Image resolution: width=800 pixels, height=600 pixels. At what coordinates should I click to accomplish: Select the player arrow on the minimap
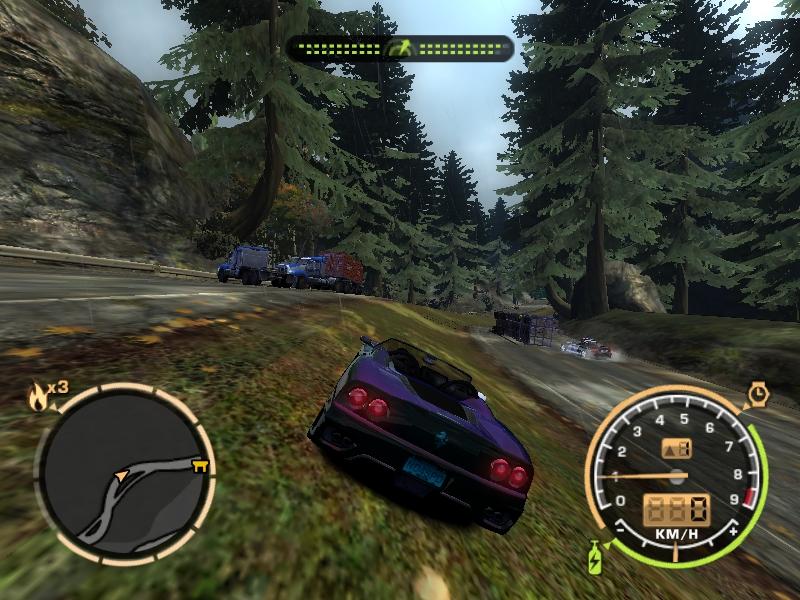point(122,475)
